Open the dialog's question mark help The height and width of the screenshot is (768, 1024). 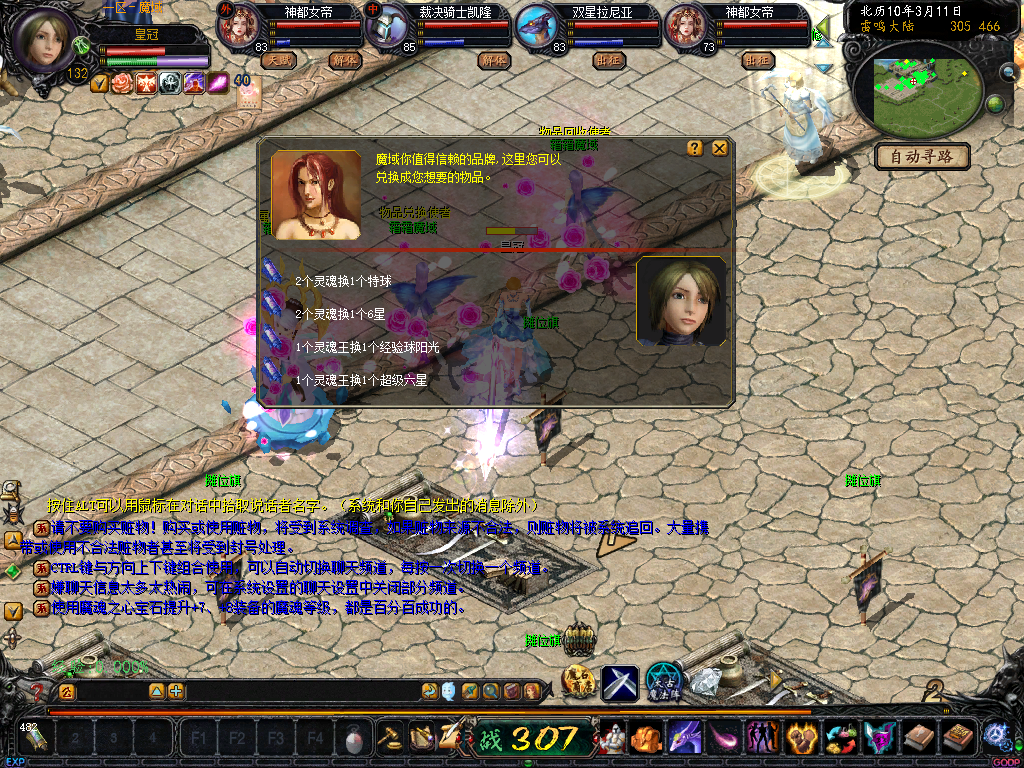click(x=695, y=148)
